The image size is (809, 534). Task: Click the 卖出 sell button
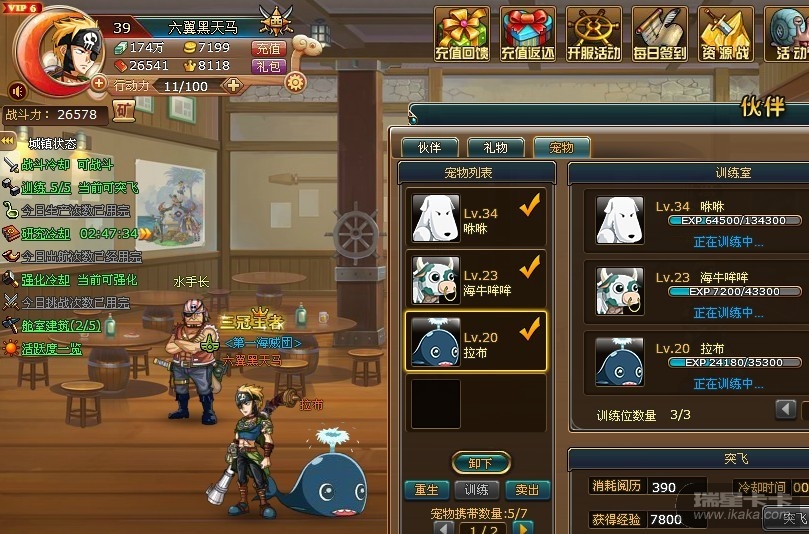[527, 490]
